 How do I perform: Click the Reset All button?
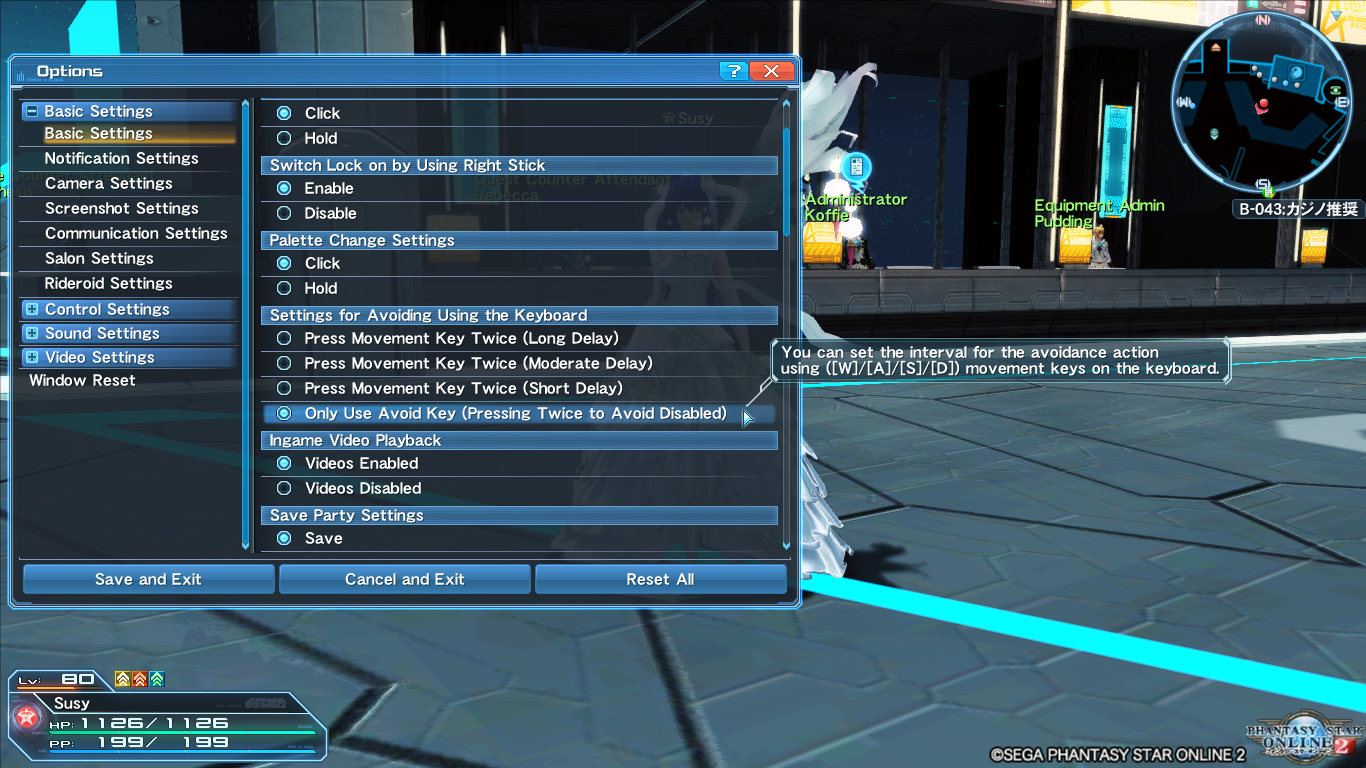tap(660, 579)
